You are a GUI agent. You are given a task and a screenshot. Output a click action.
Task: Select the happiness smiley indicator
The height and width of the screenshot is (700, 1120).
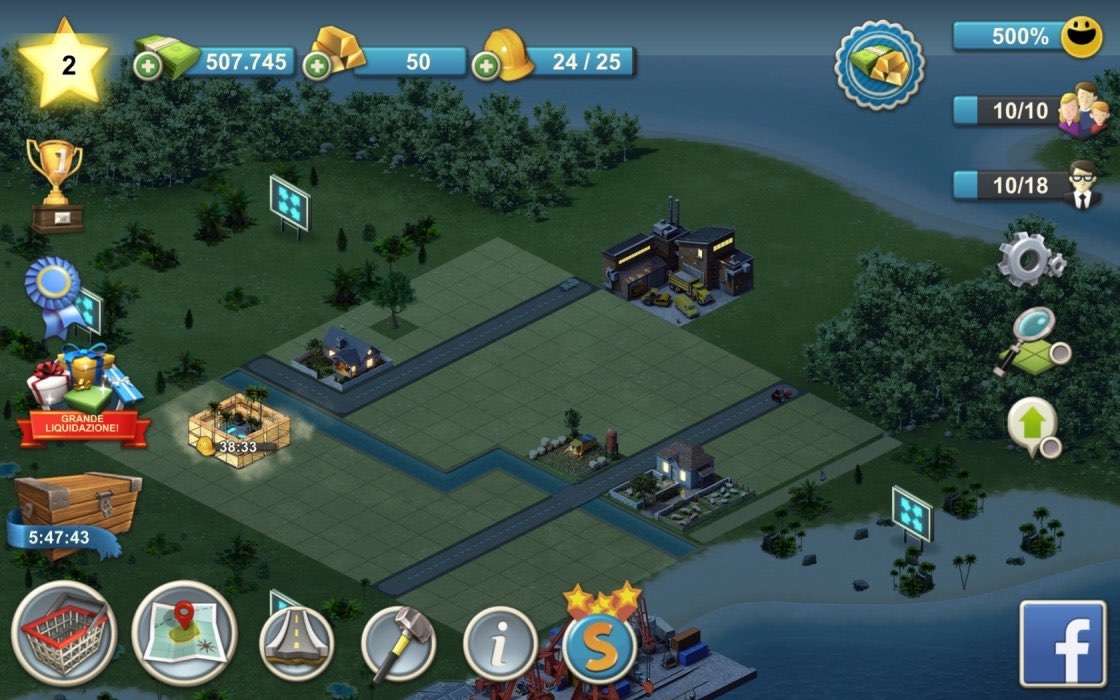coord(1079,37)
